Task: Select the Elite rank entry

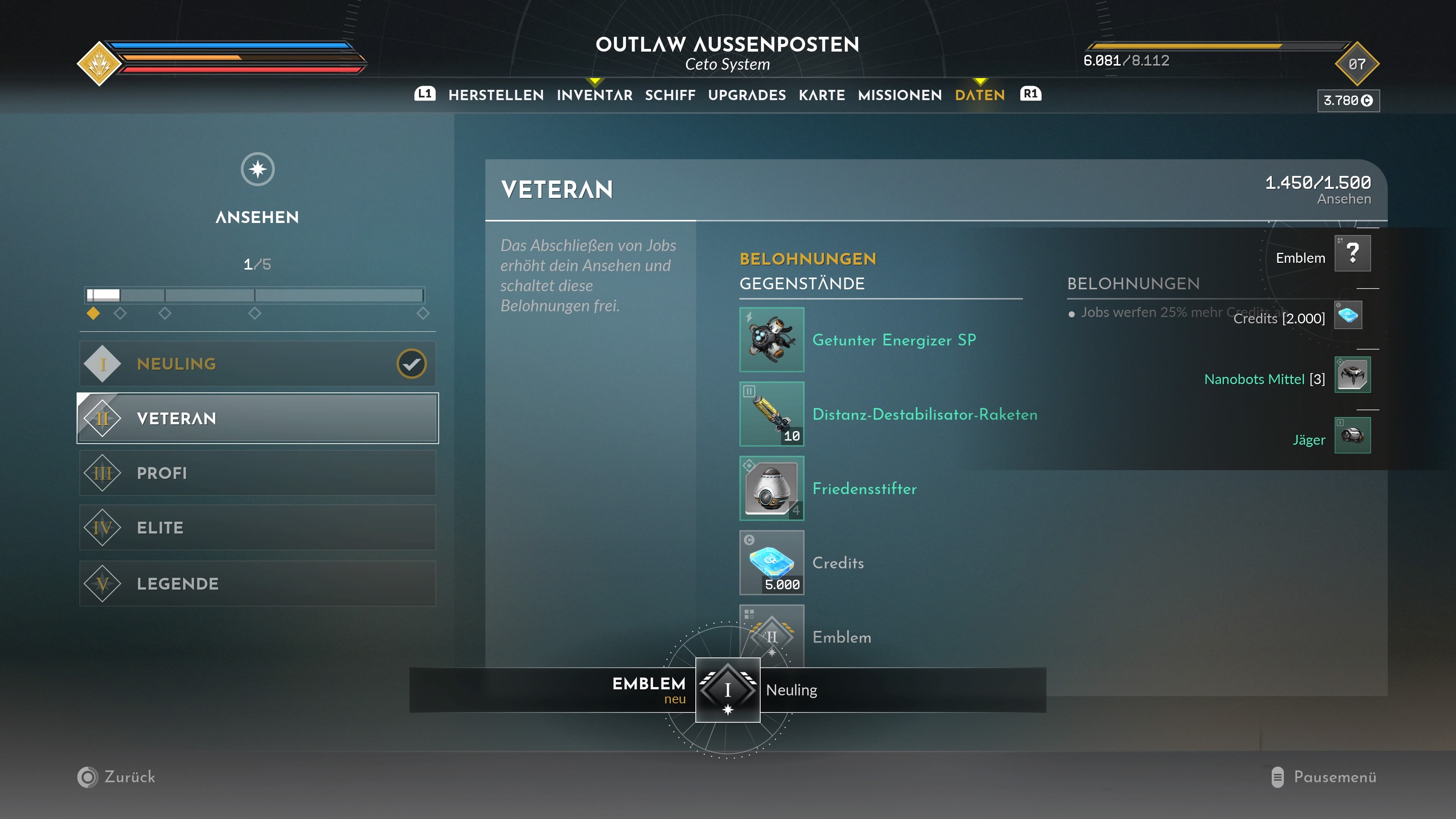Action: click(x=257, y=528)
